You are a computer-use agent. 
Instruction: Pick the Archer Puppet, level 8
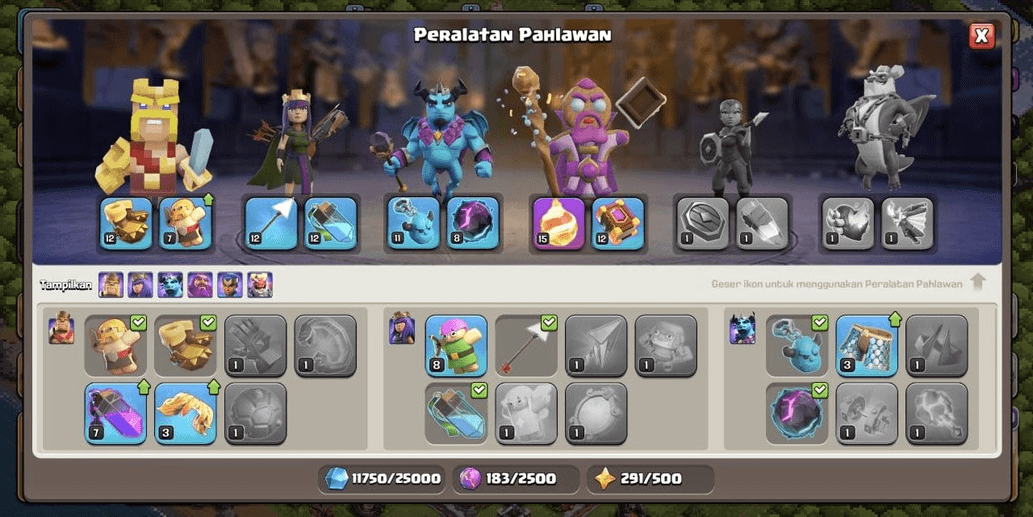point(456,346)
